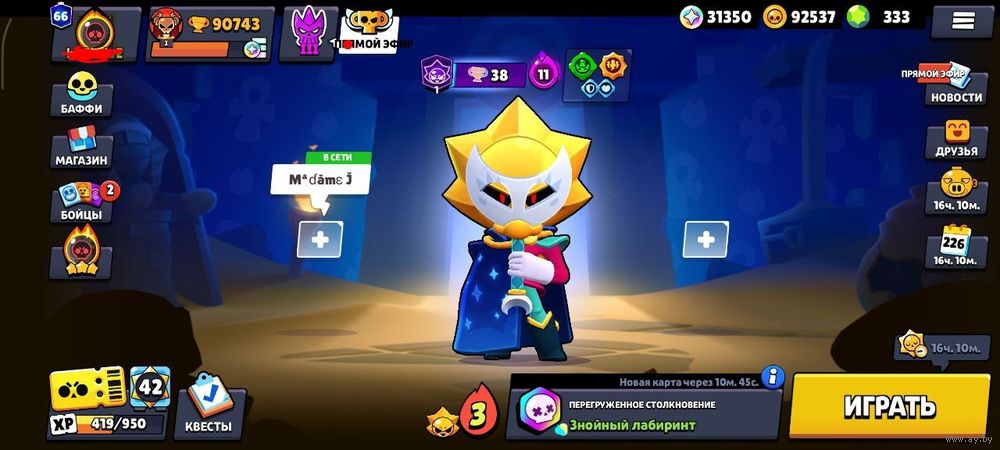Open the player profile icon

(x=96, y=33)
